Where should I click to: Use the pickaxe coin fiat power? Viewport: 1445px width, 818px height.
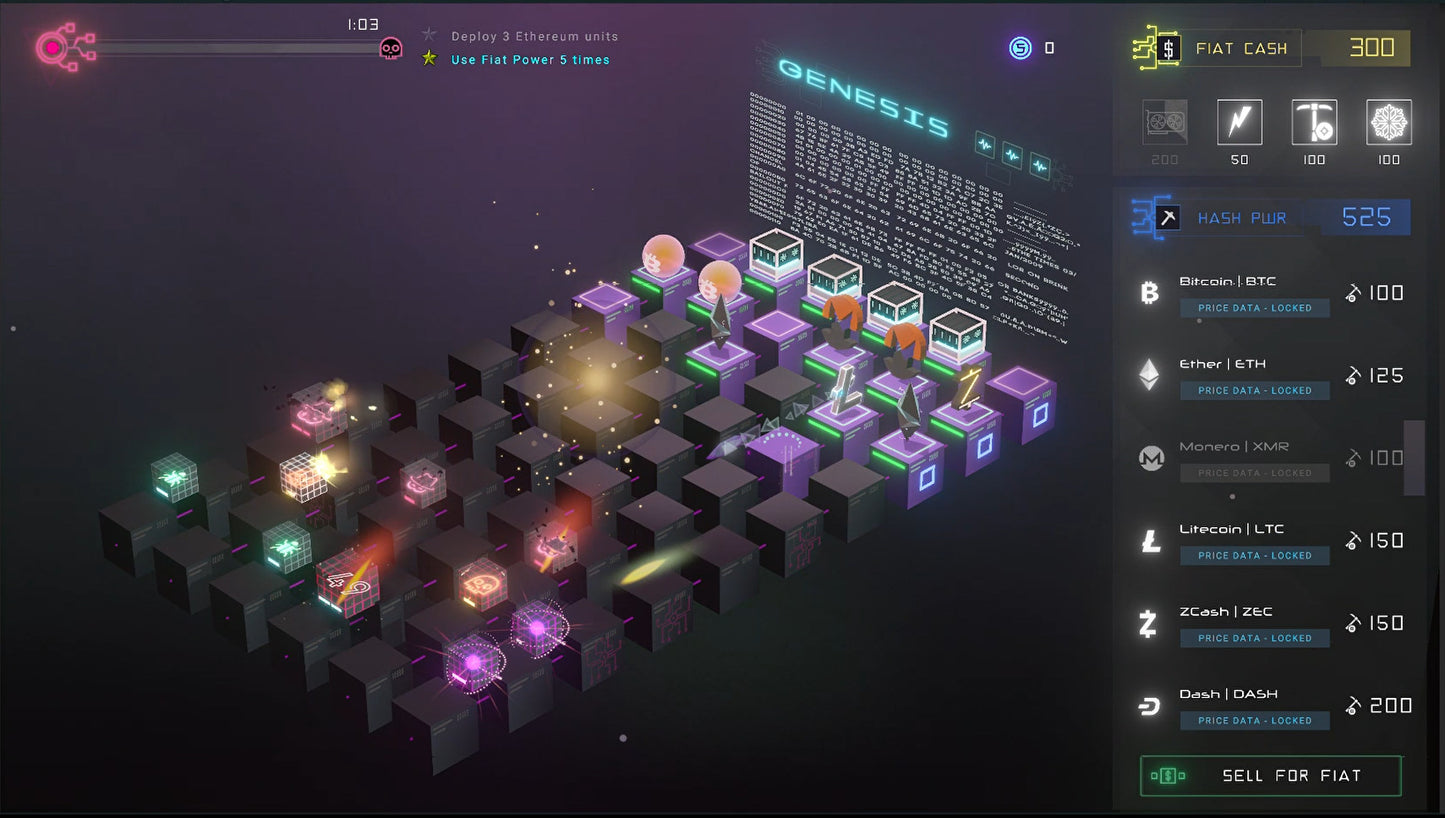pyautogui.click(x=1314, y=123)
